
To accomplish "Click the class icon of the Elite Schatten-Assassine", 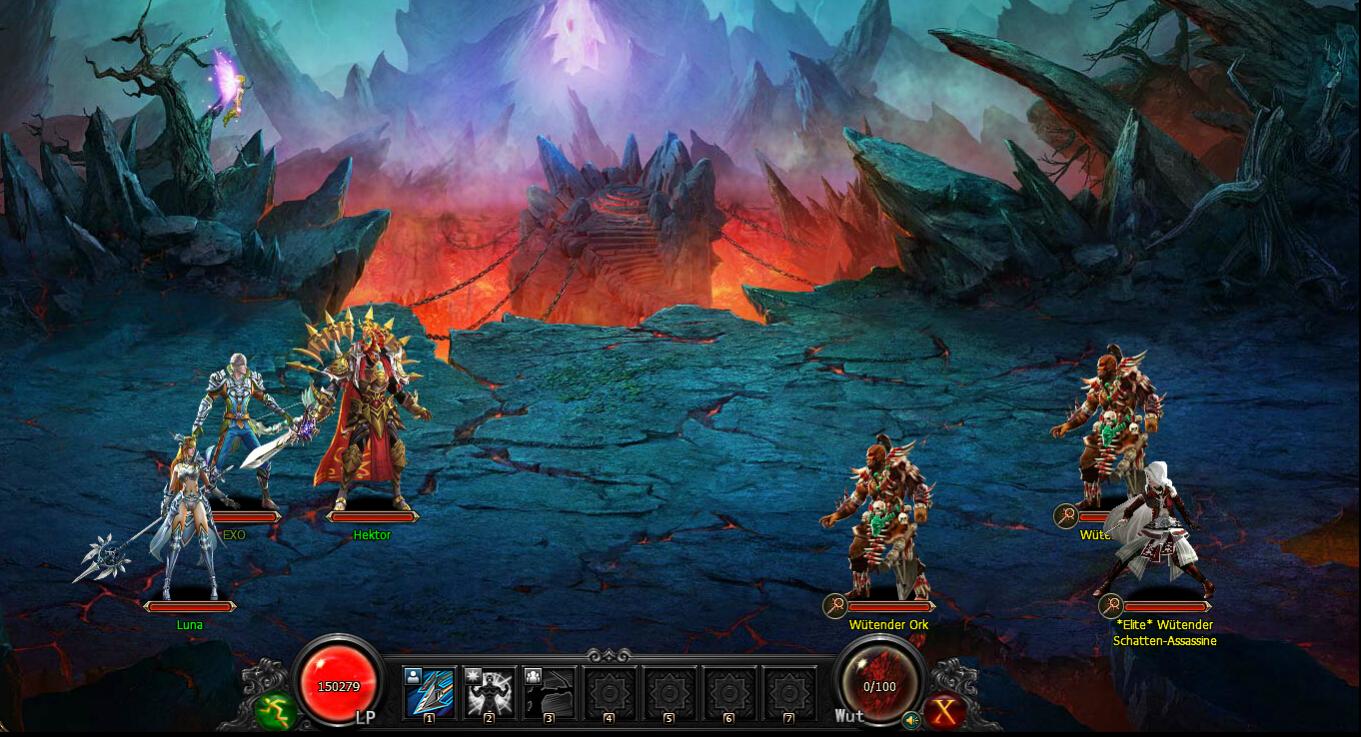I will [1110, 606].
